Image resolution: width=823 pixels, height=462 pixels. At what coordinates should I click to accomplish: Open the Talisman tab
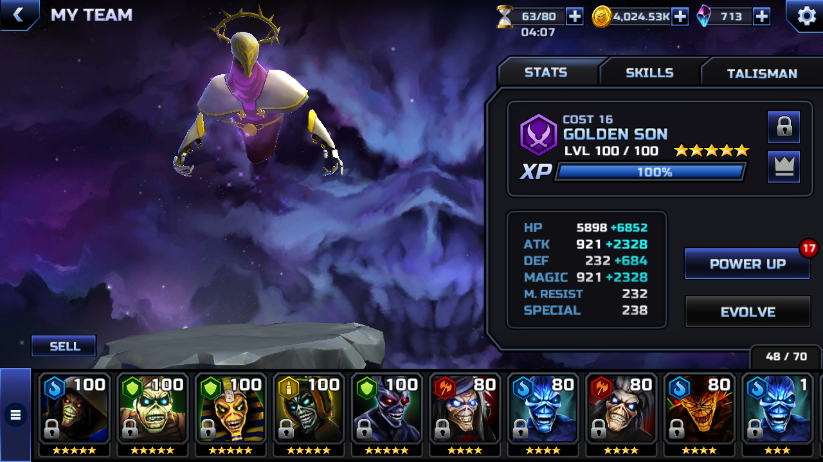(762, 73)
